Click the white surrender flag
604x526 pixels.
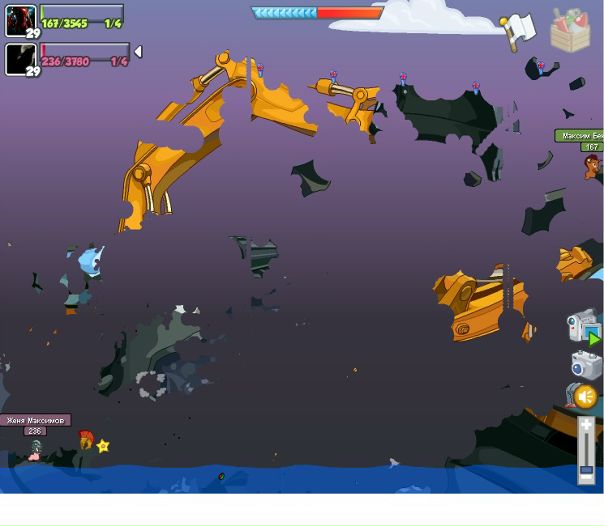(519, 31)
